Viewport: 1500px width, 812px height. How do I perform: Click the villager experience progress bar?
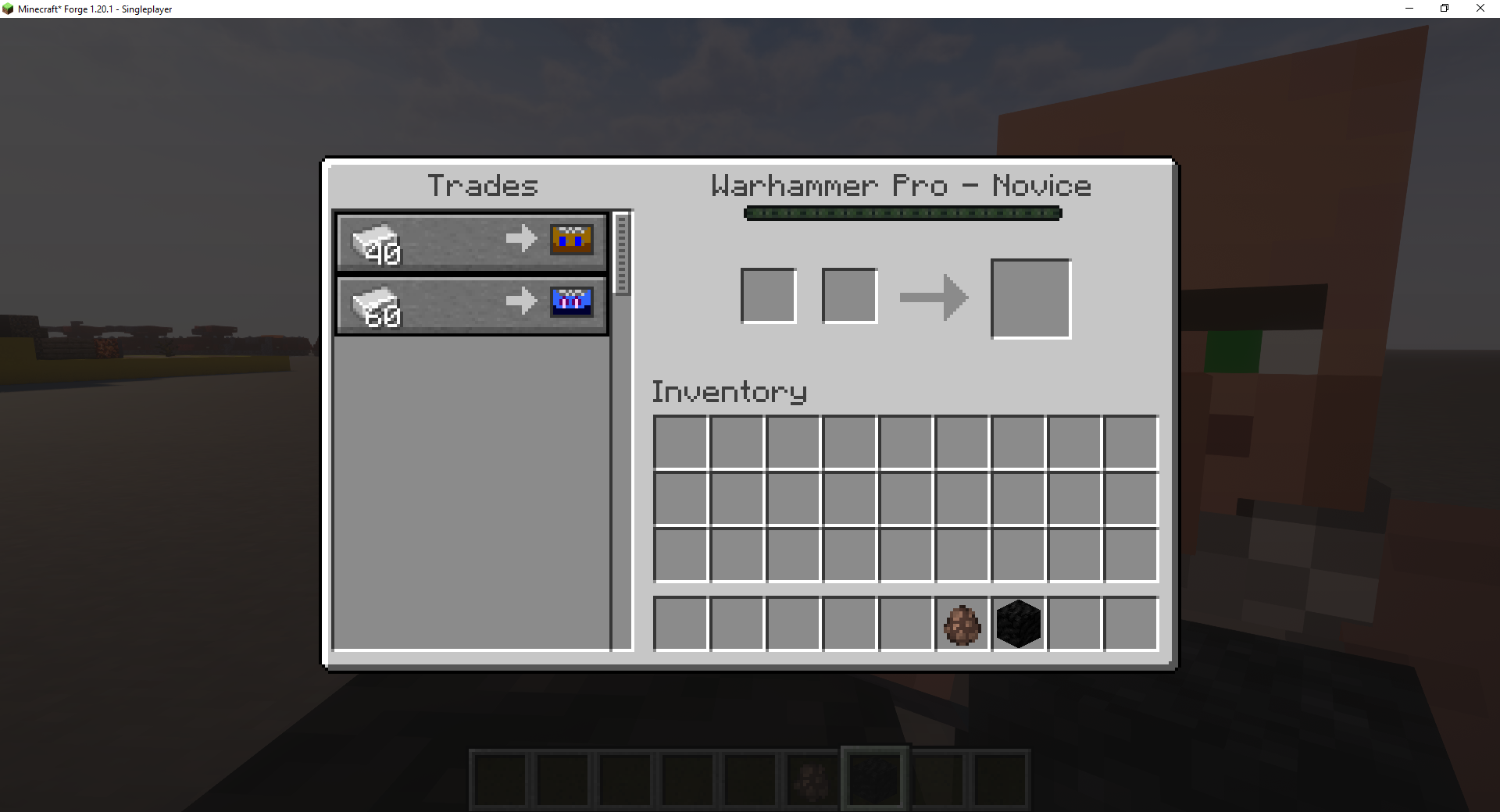902,212
